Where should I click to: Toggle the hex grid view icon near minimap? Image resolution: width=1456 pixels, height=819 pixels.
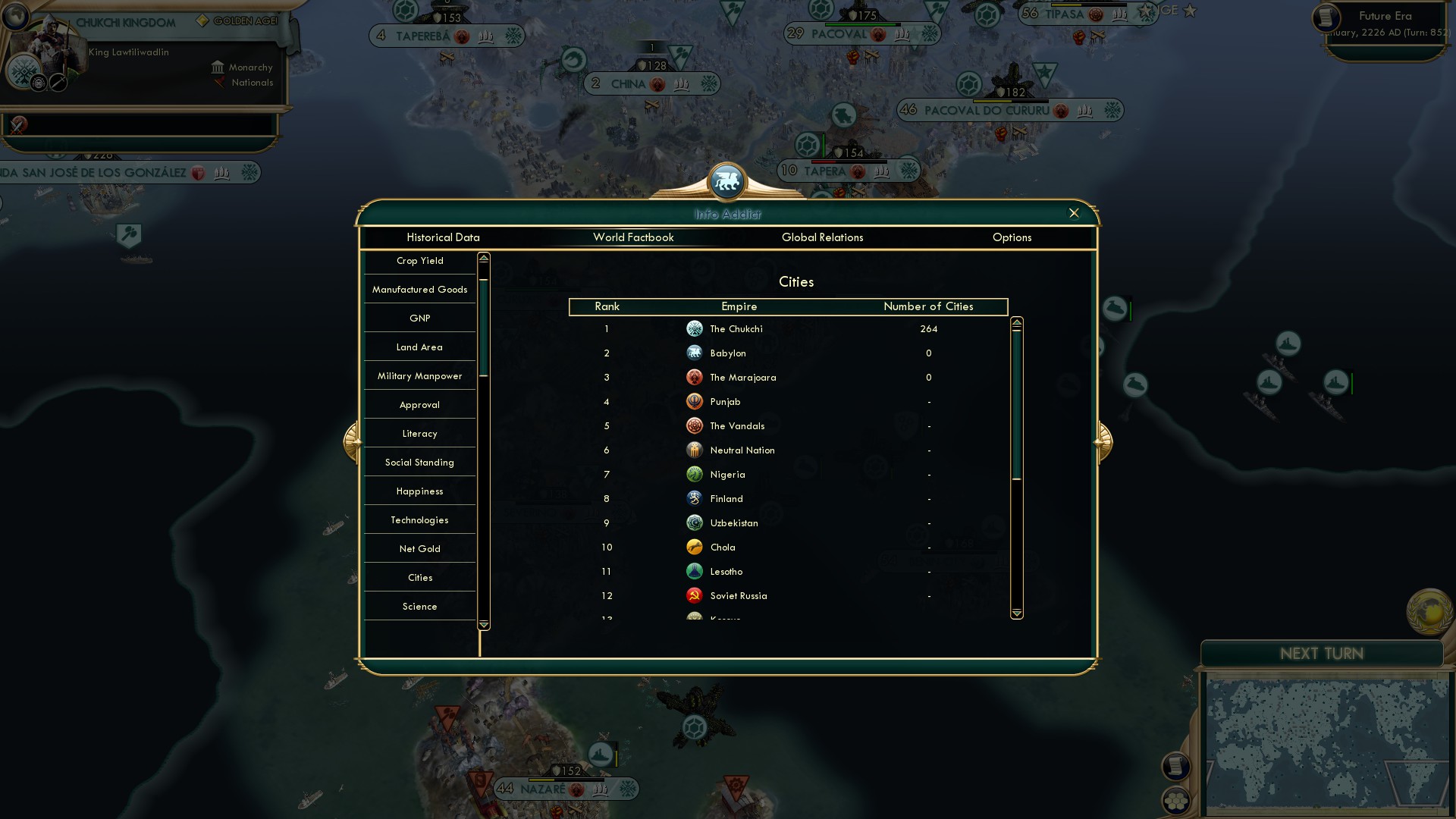pos(1176,801)
